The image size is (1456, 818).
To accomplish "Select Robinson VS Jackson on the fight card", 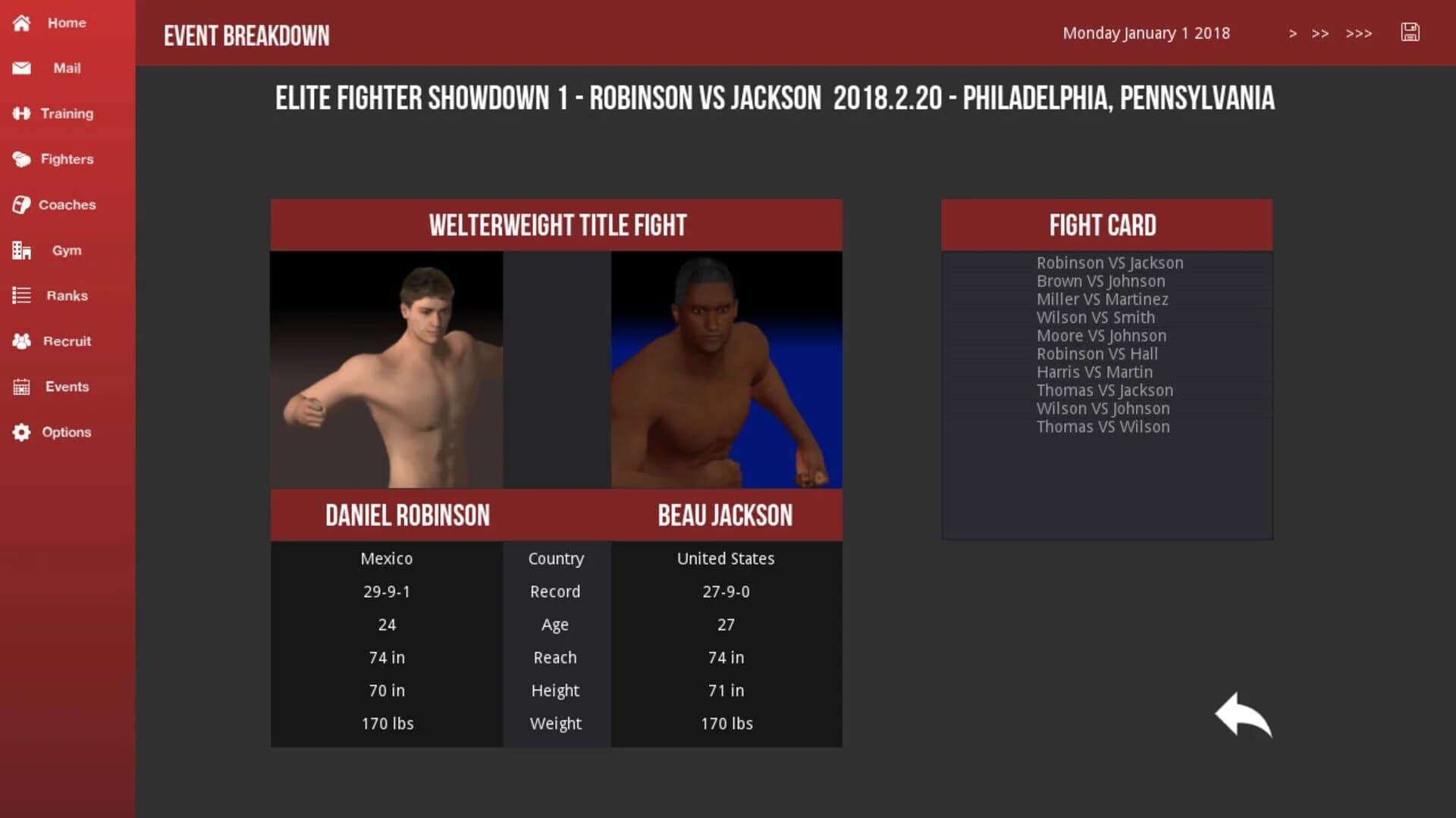I will point(1110,262).
